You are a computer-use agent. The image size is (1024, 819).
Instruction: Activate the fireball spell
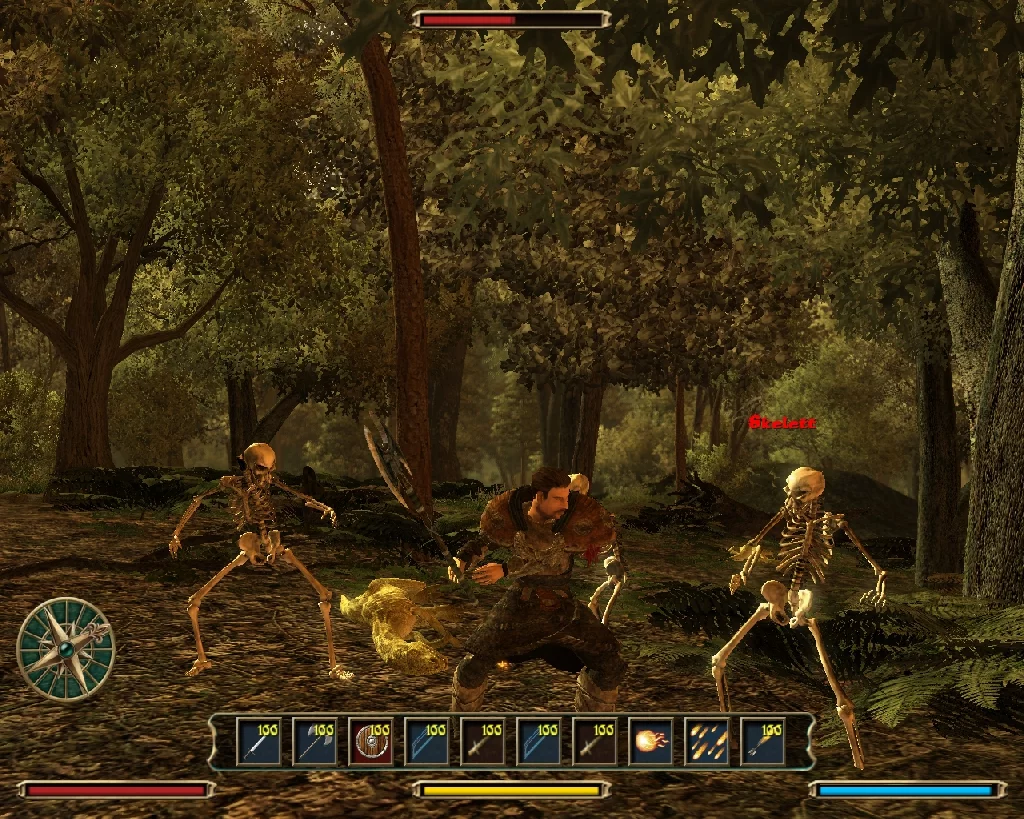point(650,742)
